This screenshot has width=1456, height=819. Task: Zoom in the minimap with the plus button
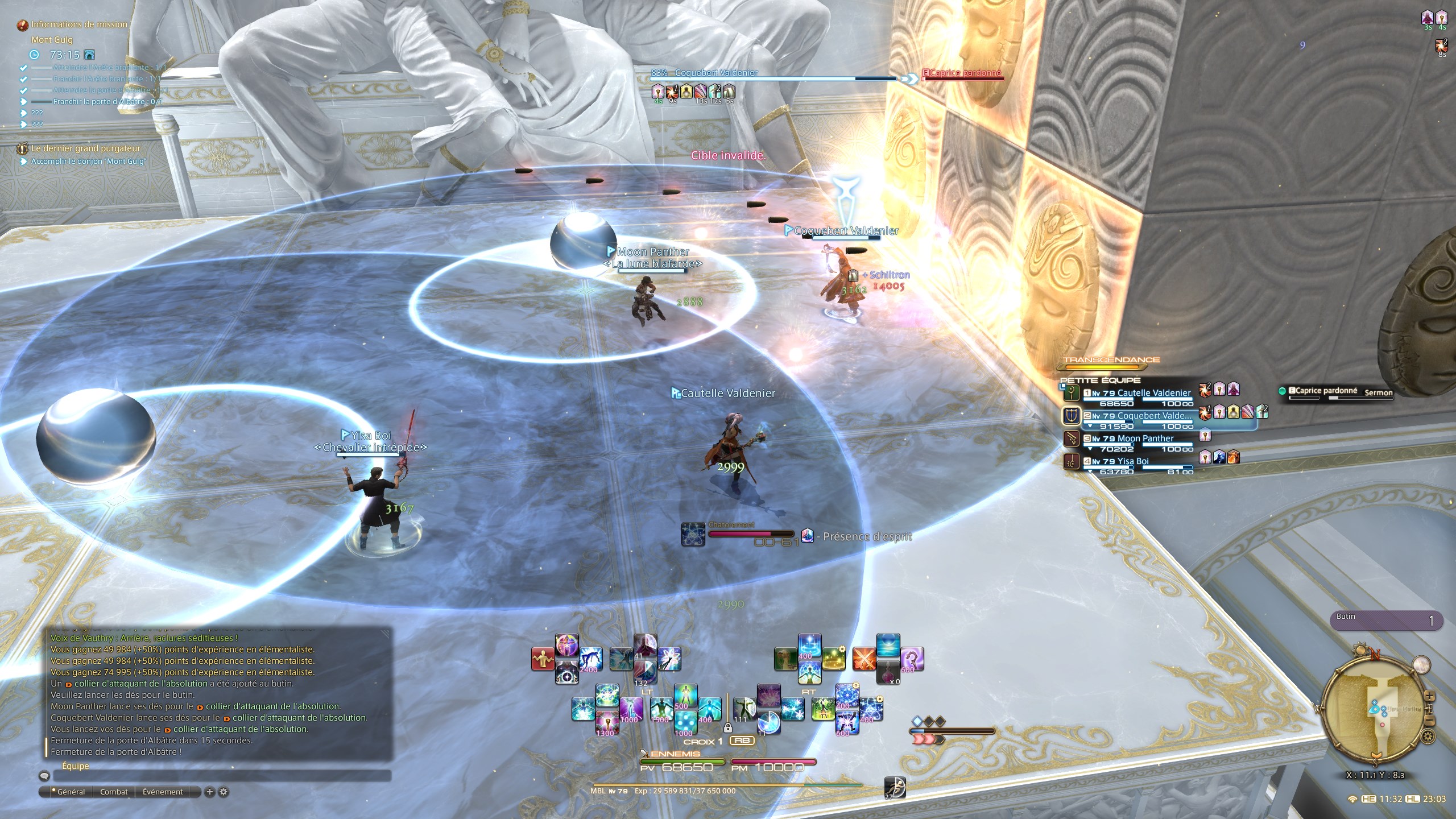(x=1430, y=697)
